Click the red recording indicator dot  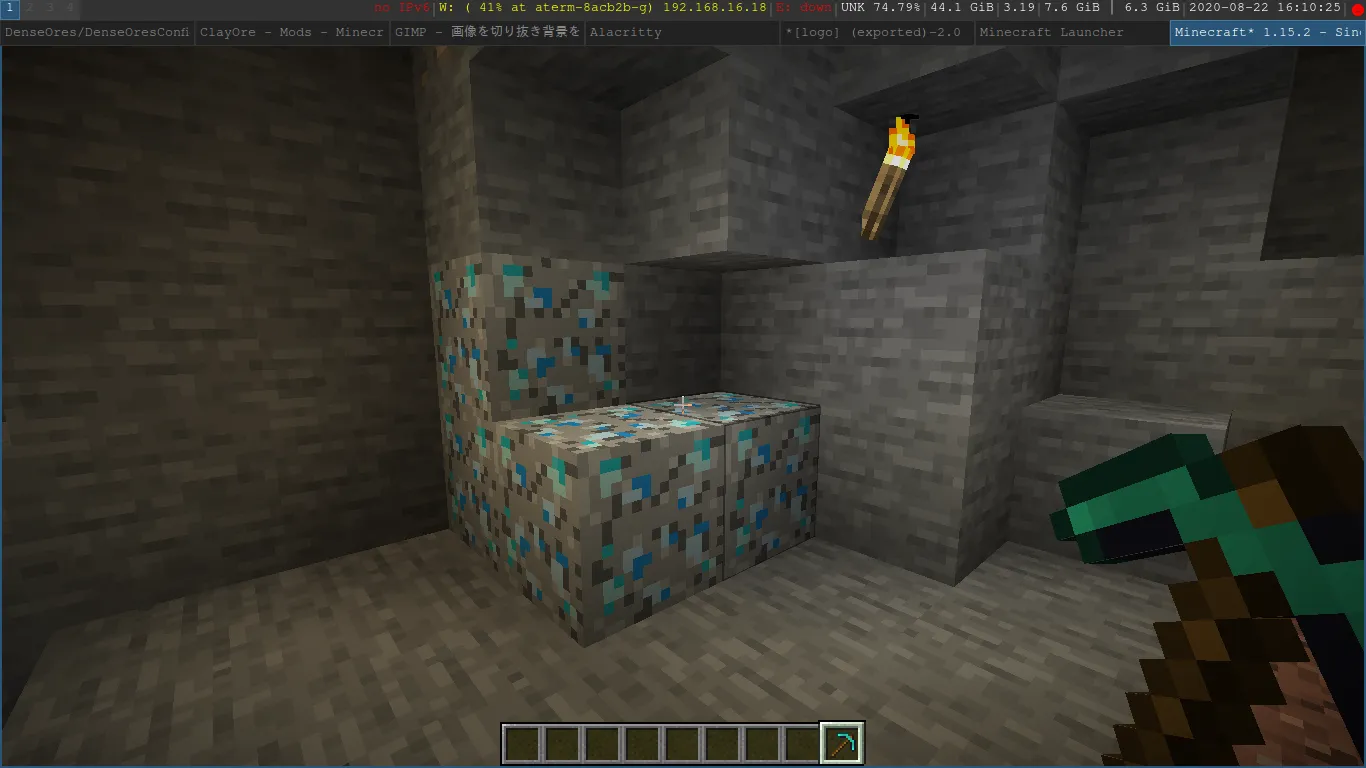(1357, 9)
